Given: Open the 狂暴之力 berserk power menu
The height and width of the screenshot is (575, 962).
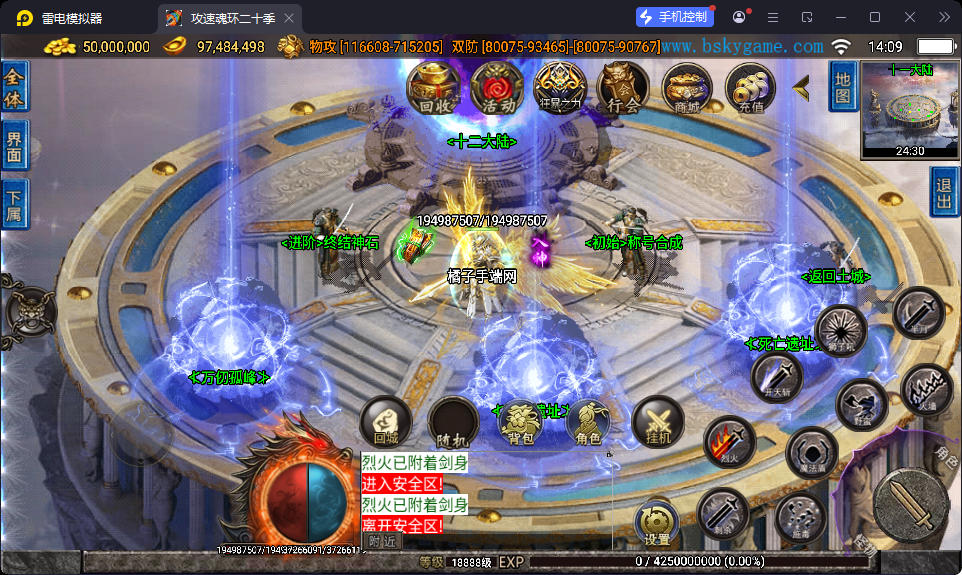Looking at the screenshot, I should 559,88.
